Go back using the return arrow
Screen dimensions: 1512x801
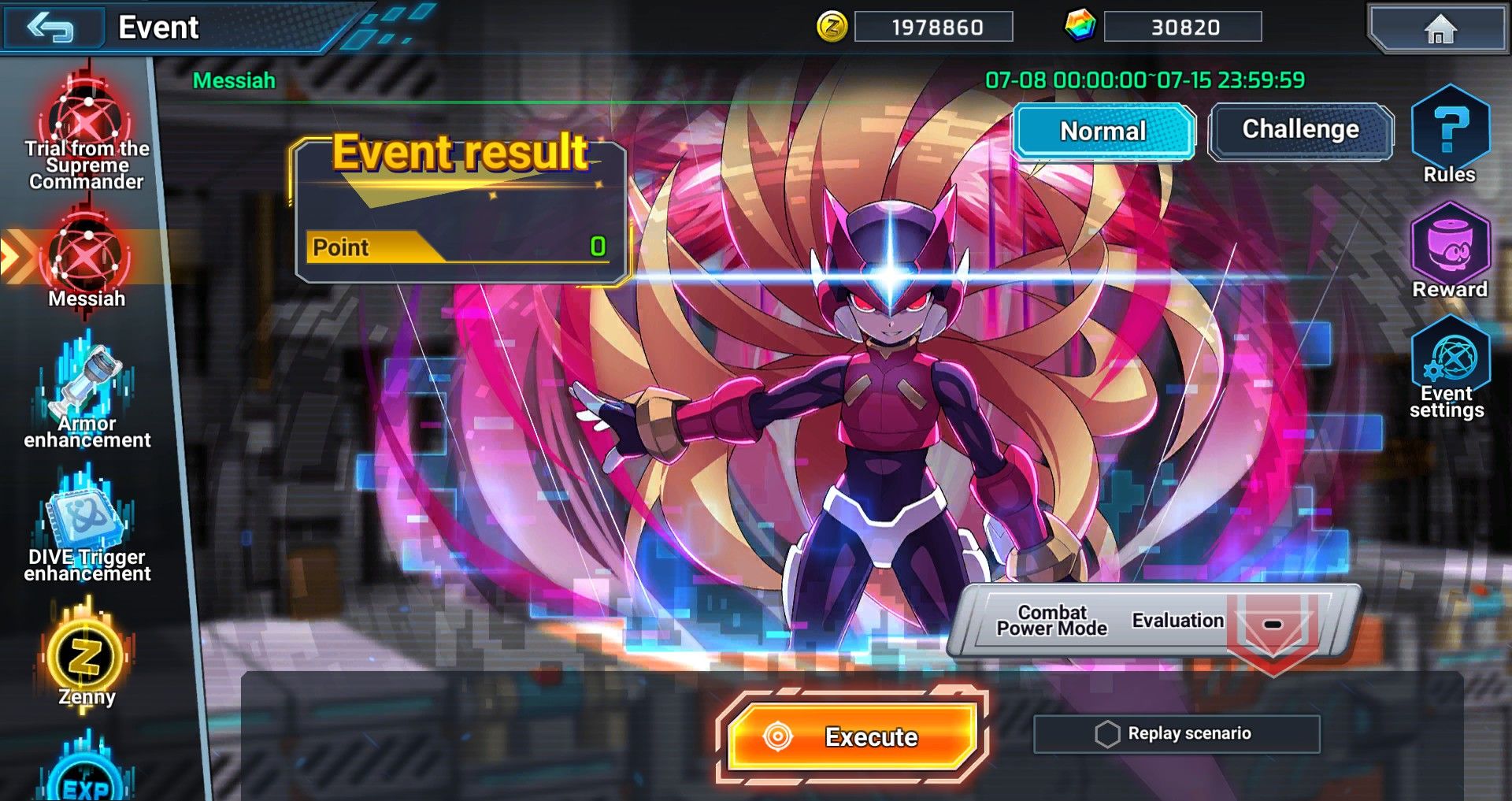point(52,28)
